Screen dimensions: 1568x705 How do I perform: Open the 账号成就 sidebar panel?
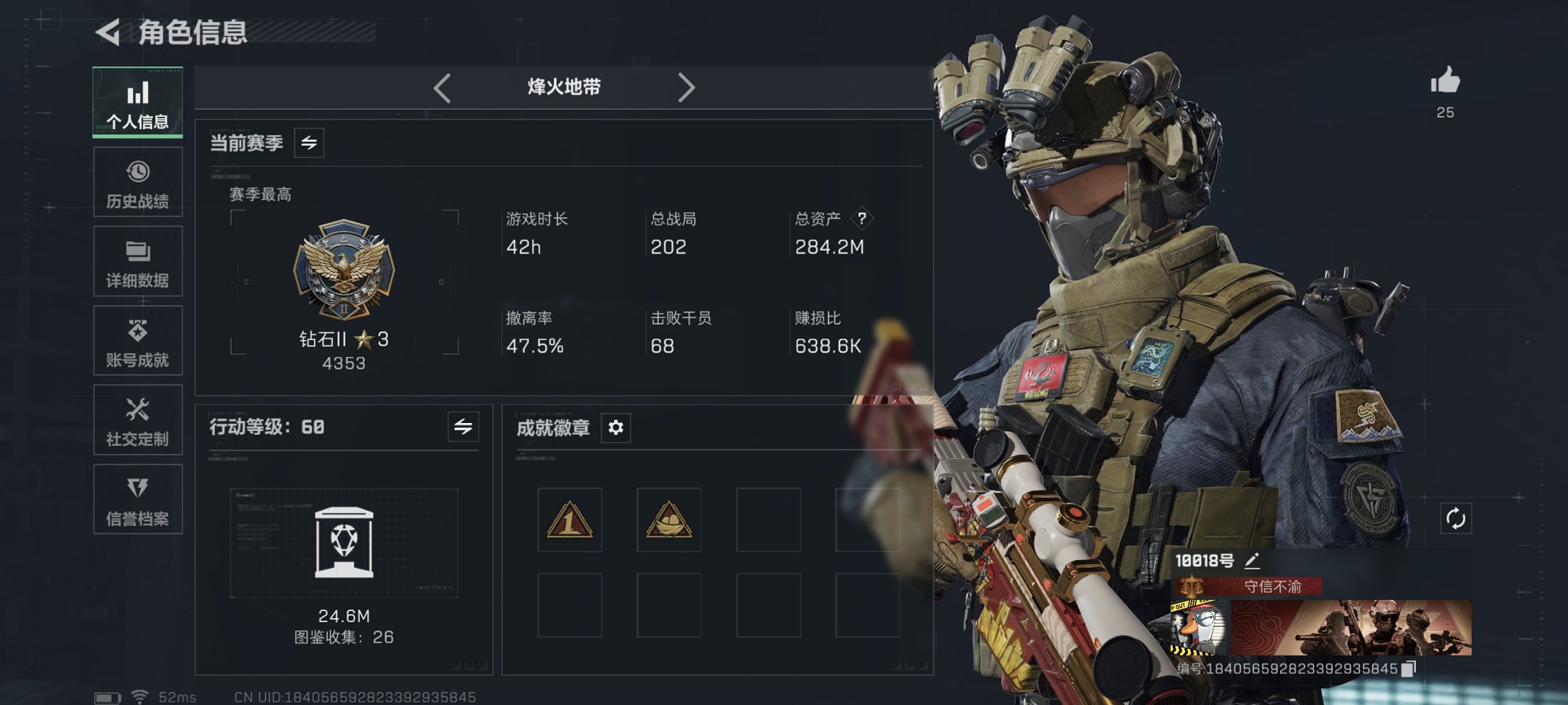tap(137, 341)
